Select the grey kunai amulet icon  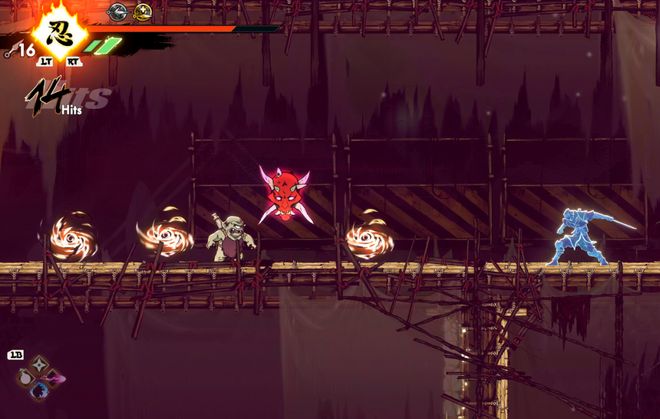(118, 12)
